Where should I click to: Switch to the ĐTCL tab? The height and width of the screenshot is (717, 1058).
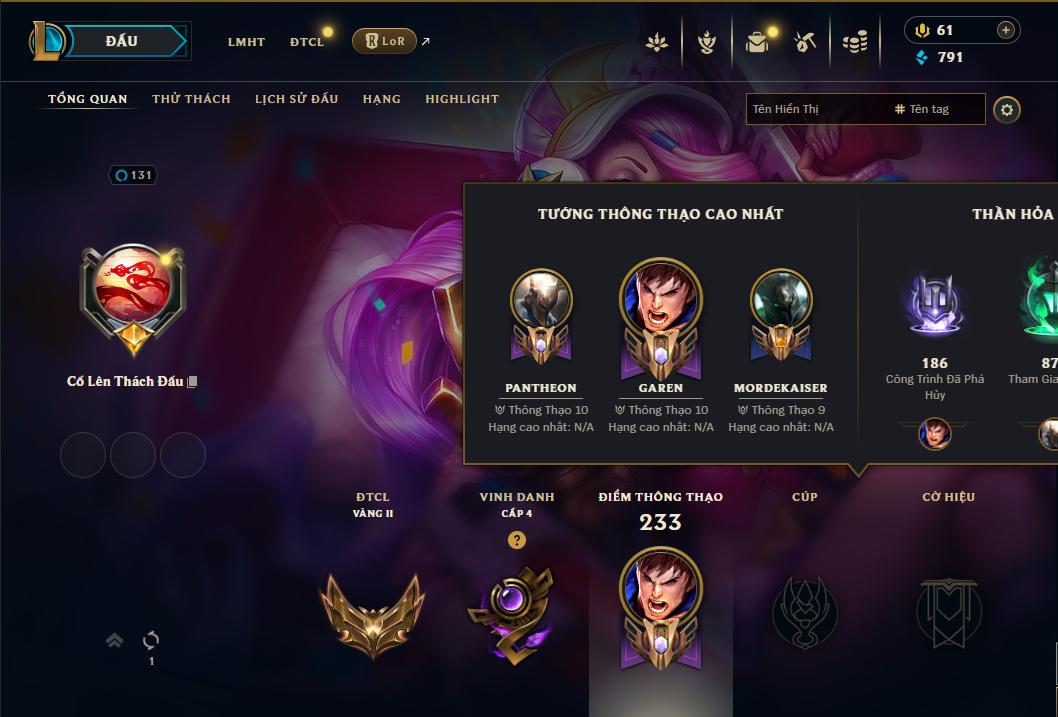pos(307,42)
